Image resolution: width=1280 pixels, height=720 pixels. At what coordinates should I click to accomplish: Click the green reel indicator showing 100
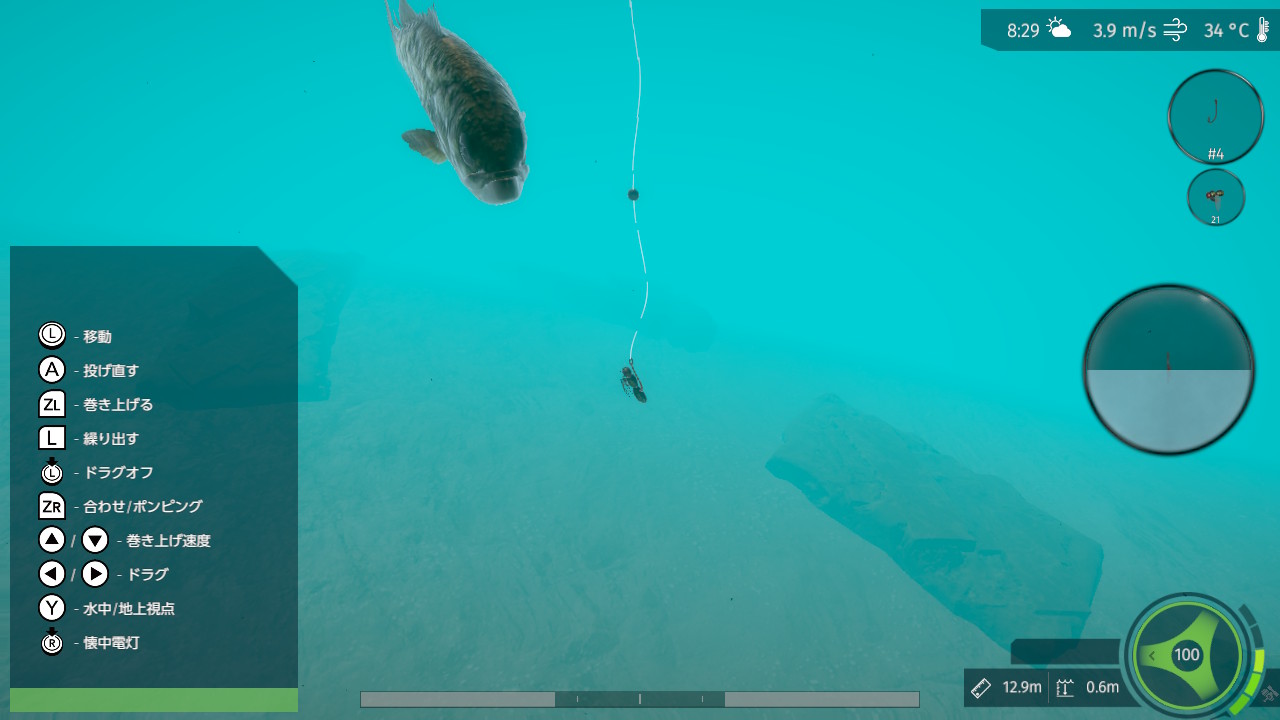1187,655
